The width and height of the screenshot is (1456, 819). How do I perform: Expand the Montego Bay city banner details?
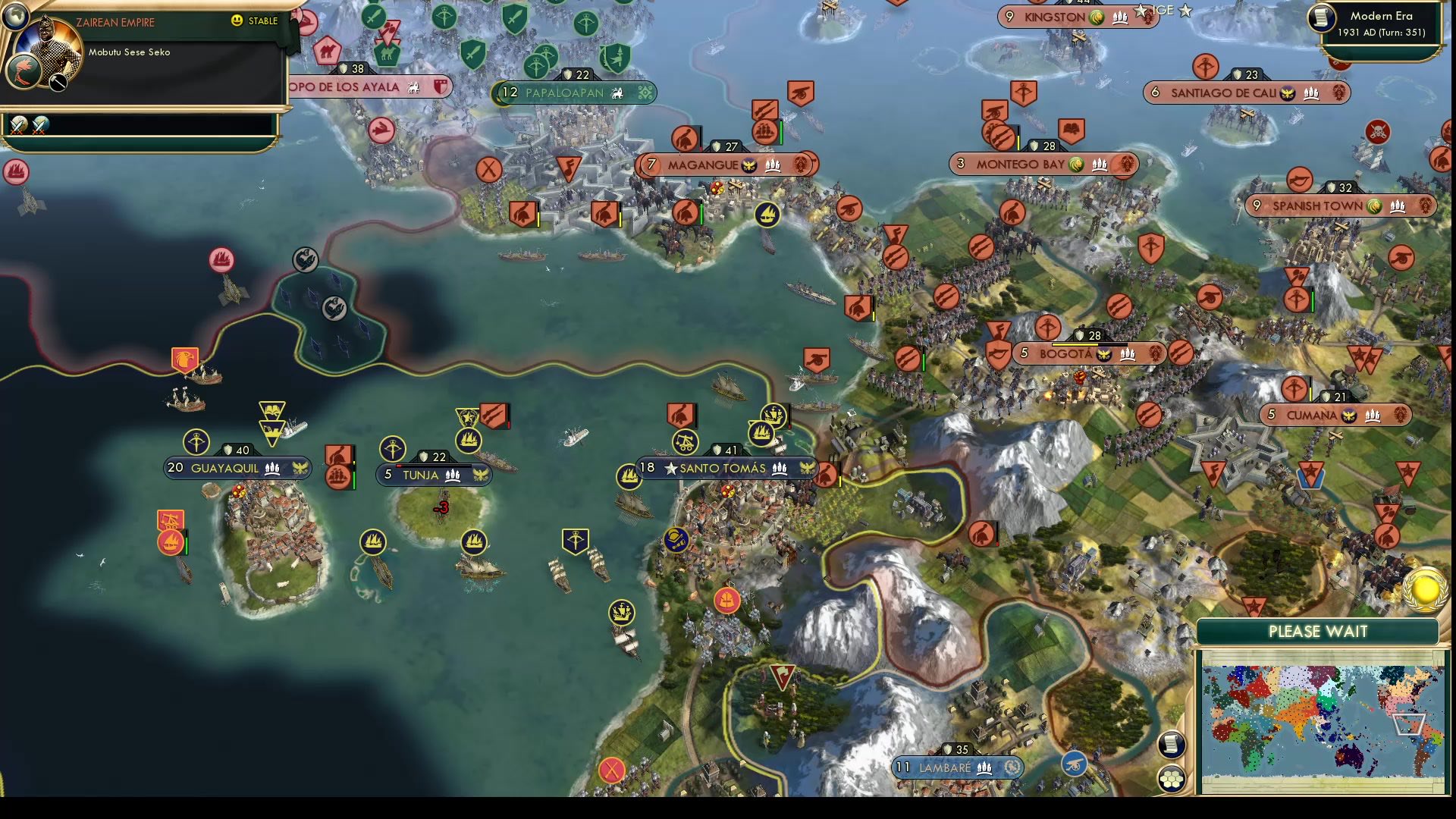tap(1043, 162)
